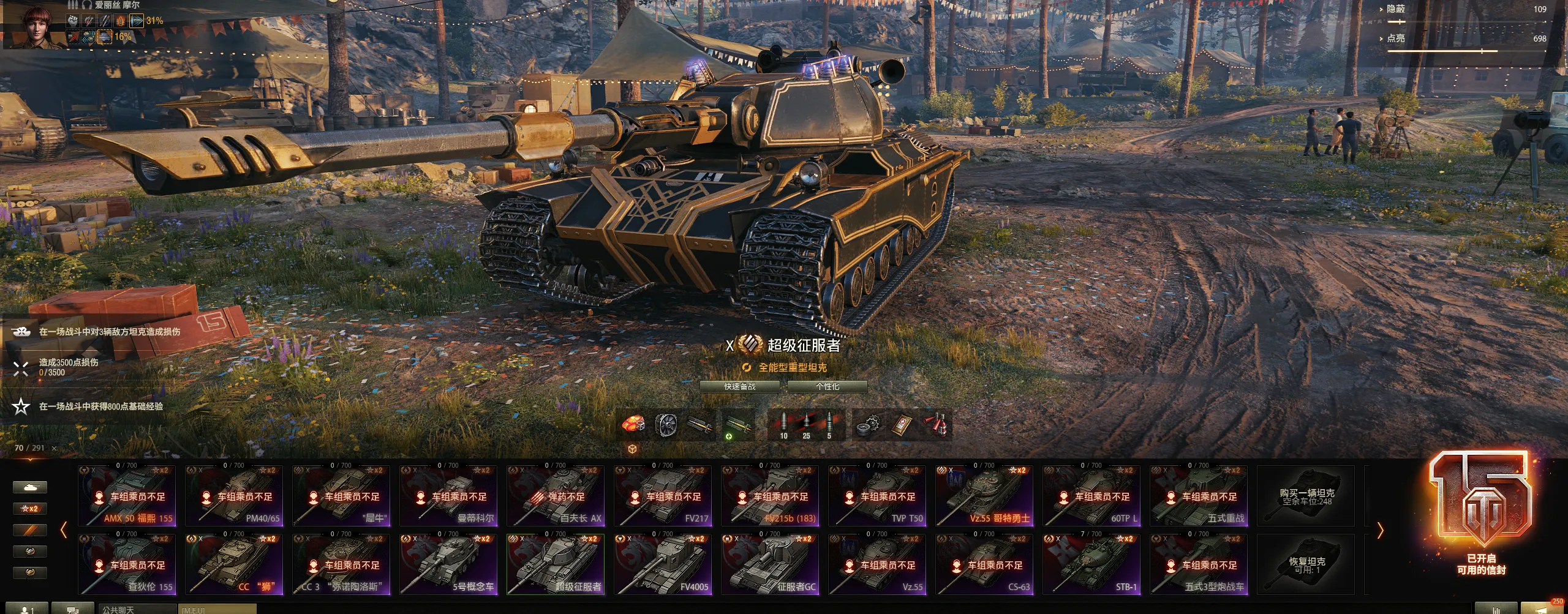Open the 快速备战 quick preparation button
This screenshot has height=614, width=1568.
[x=739, y=387]
